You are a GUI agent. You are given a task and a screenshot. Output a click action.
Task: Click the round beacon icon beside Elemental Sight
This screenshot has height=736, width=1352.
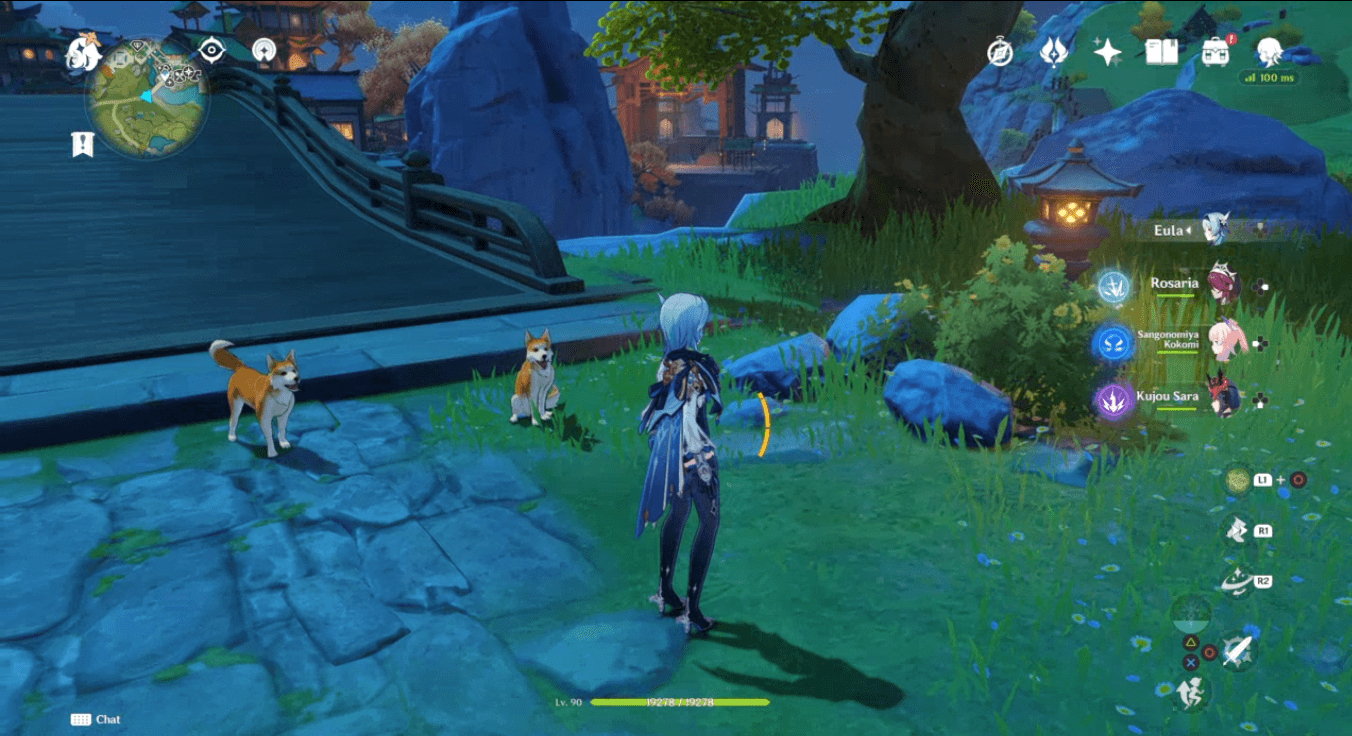pyautogui.click(x=264, y=50)
